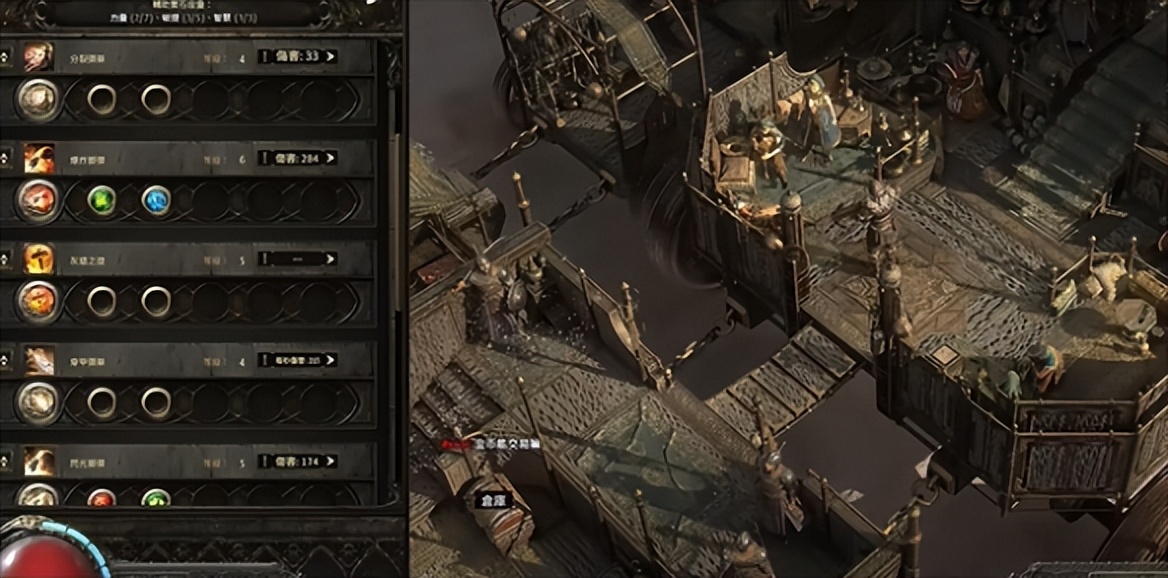Click the top skill's square icon at level 4
The width and height of the screenshot is (1168, 578).
(39, 56)
